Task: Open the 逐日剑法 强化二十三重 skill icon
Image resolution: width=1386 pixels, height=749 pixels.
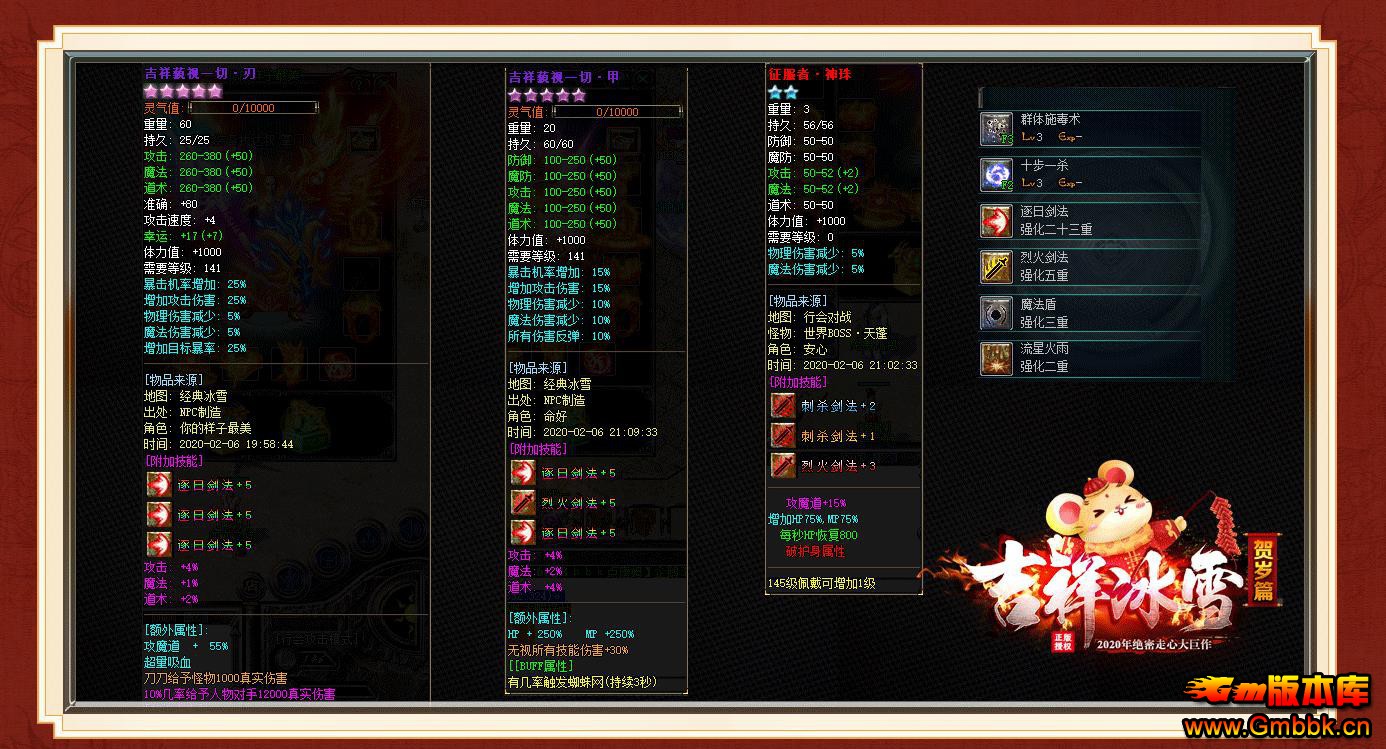Action: point(995,221)
